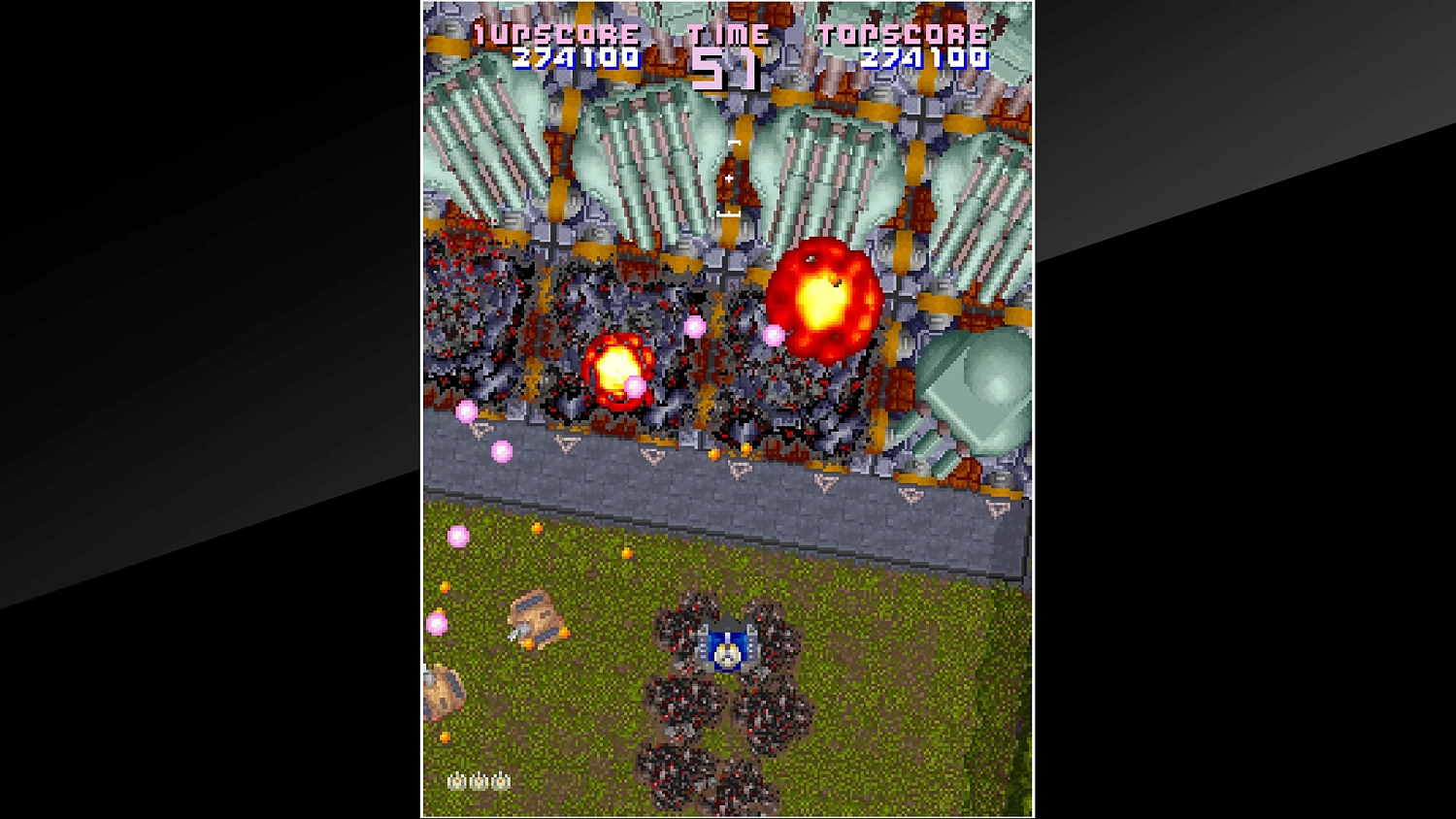
Task: Click the 1UPSCORE label
Action: click(x=555, y=31)
